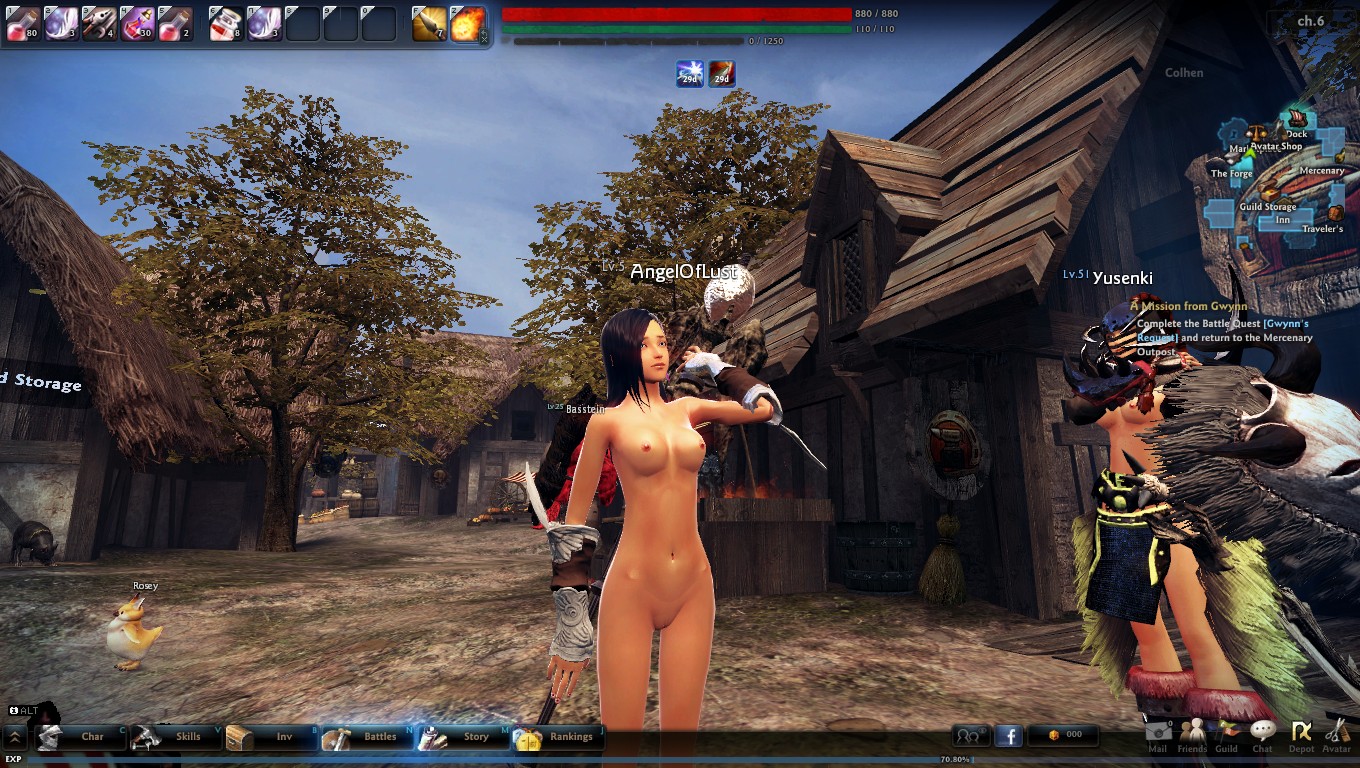Viewport: 1360px width, 768px height.
Task: Open the Char menu
Action: tap(80, 737)
